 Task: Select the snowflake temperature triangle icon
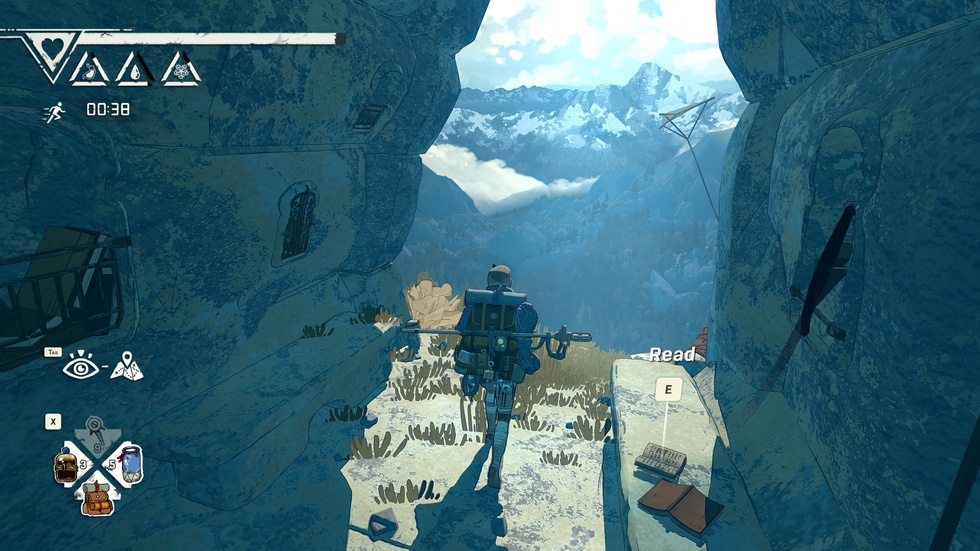182,69
